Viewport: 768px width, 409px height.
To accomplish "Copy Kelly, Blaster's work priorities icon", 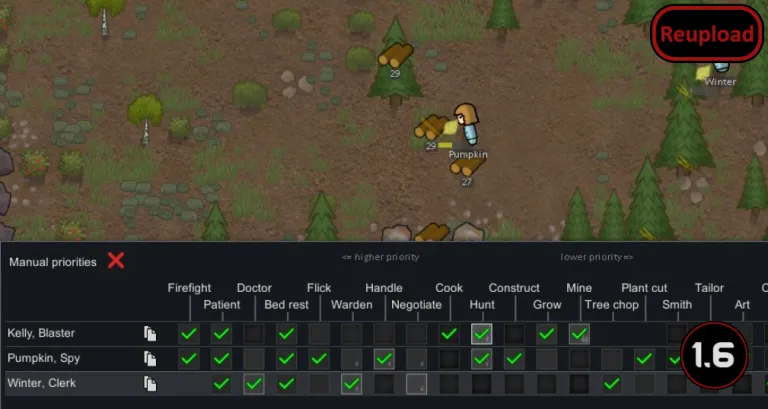I will point(150,333).
